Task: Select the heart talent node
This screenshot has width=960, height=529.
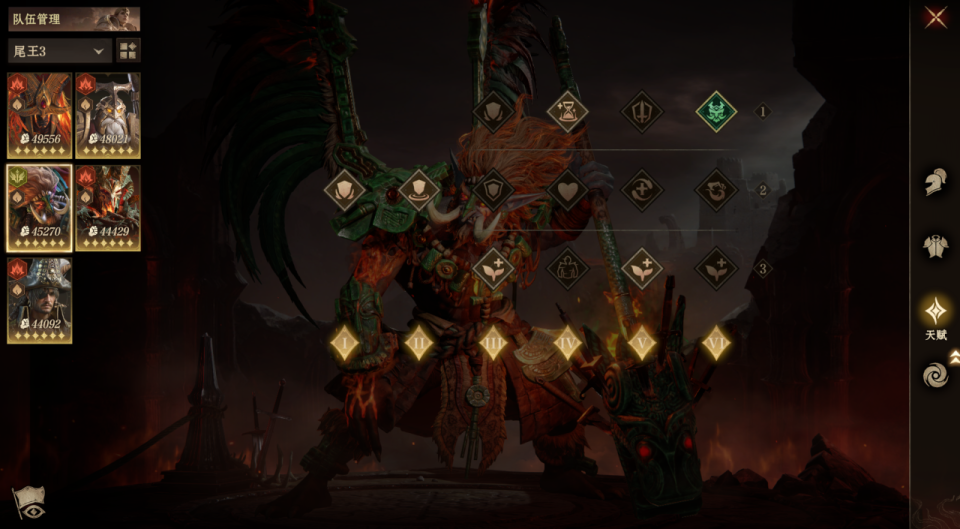Action: coord(568,189)
